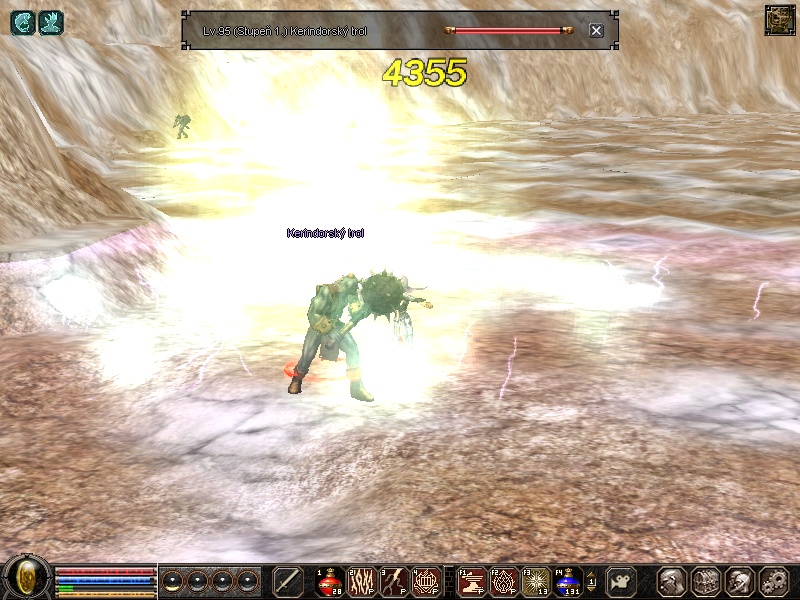The width and height of the screenshot is (800, 600).
Task: Use the sparkling item in slot F3
Action: click(x=536, y=580)
